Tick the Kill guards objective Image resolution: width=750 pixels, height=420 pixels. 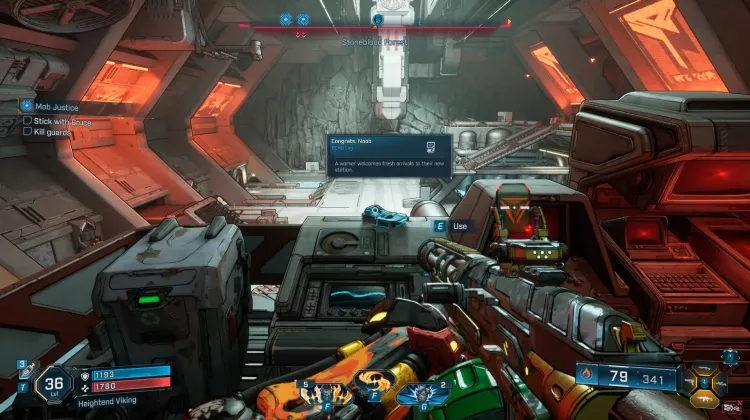(x=27, y=131)
